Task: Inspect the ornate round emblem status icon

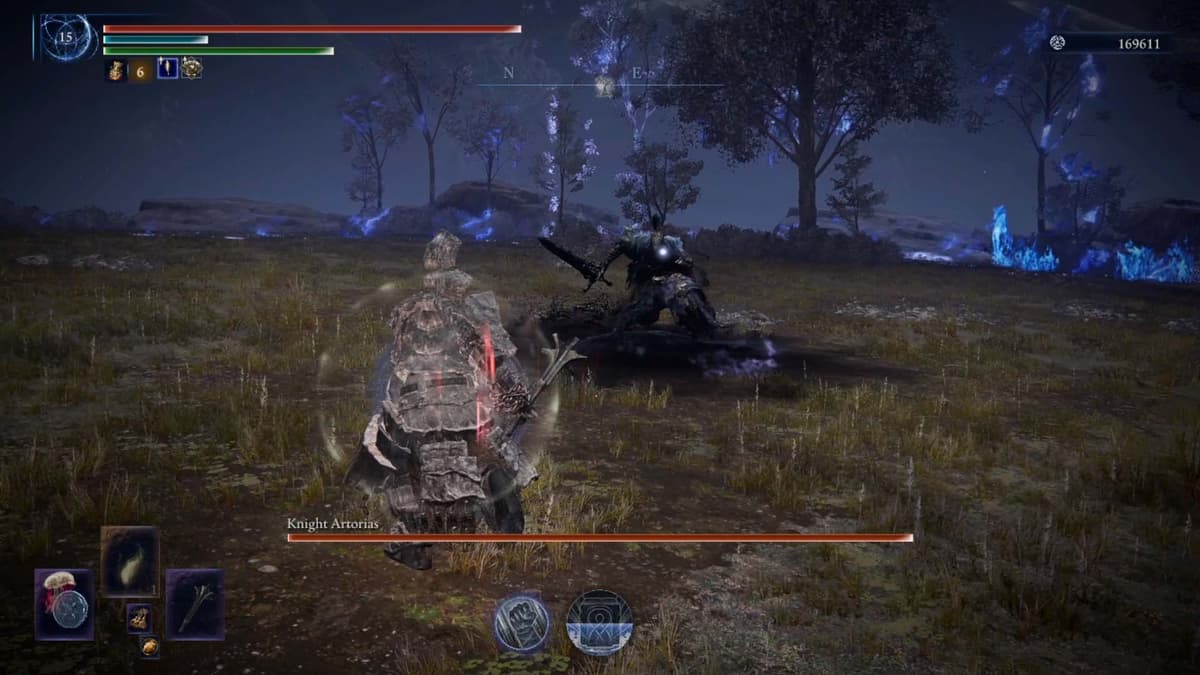Action: point(191,69)
